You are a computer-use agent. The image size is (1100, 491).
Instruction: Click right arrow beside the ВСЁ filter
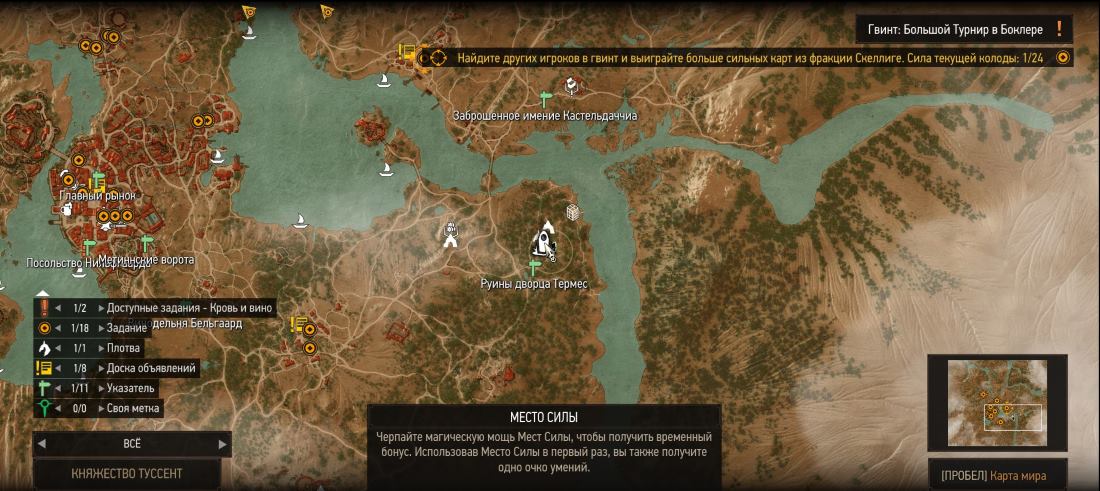(222, 443)
